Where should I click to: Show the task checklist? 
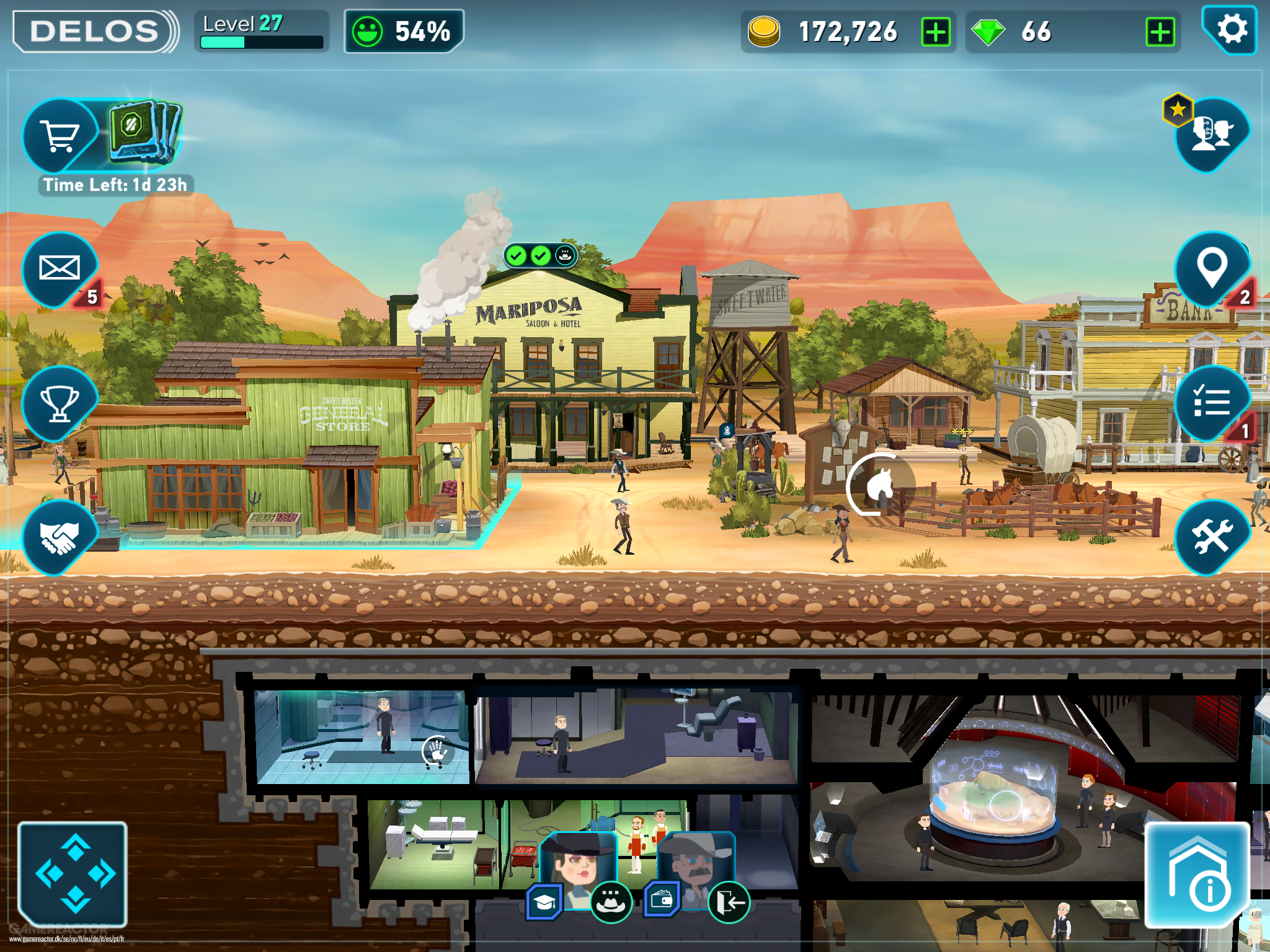tap(1212, 403)
